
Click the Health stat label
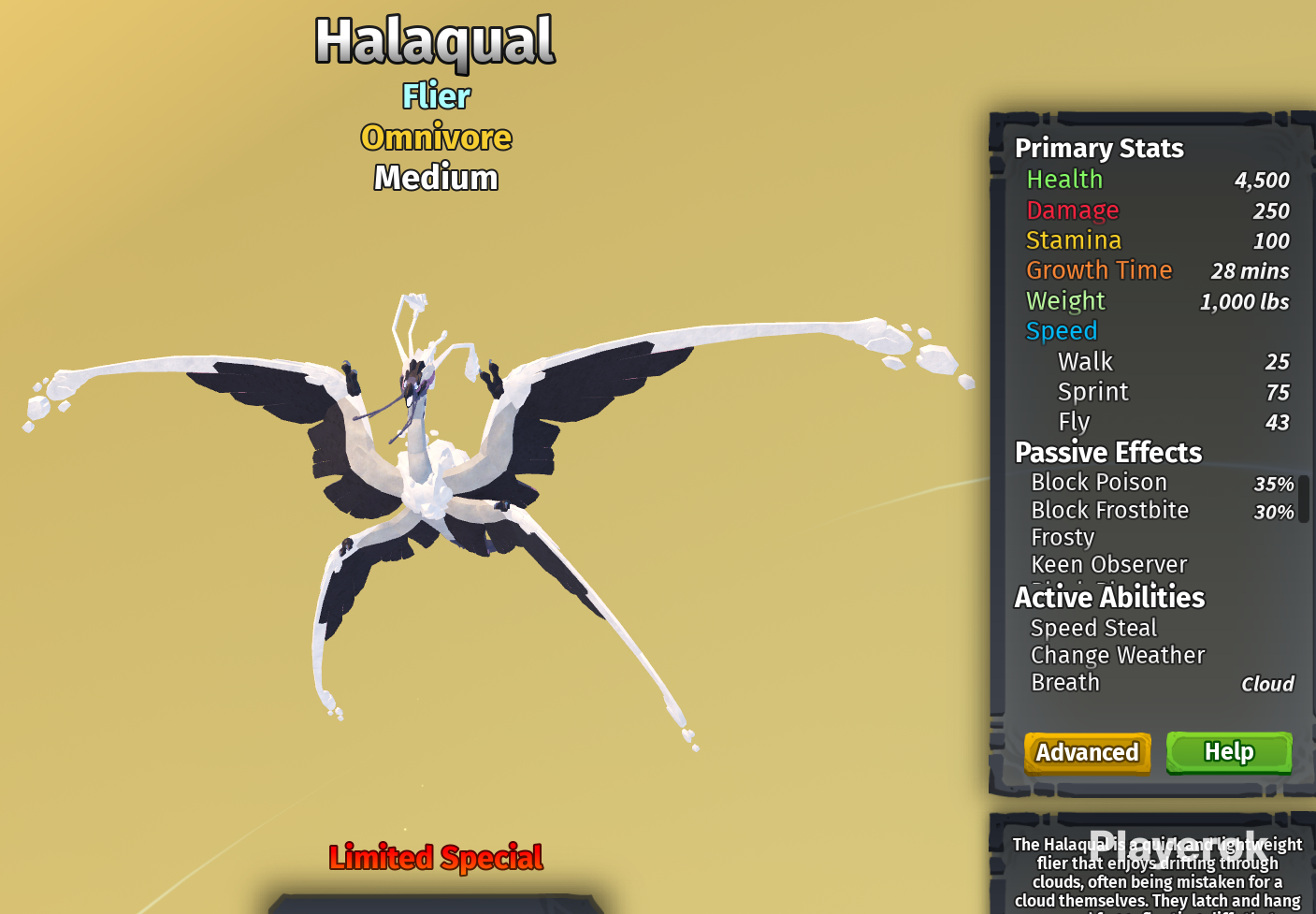pos(1064,180)
